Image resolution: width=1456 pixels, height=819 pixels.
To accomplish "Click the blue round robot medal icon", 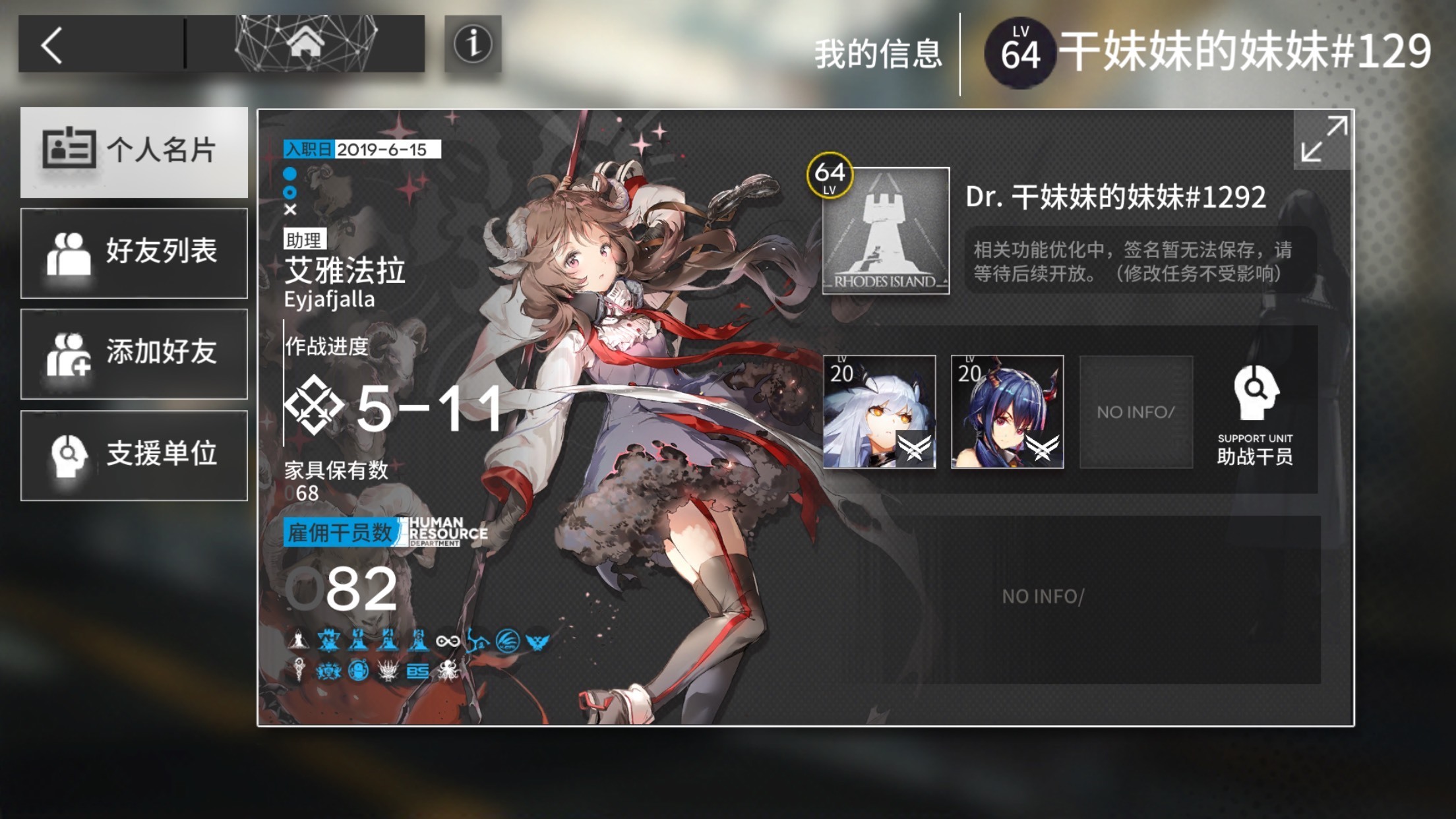I will [x=360, y=671].
